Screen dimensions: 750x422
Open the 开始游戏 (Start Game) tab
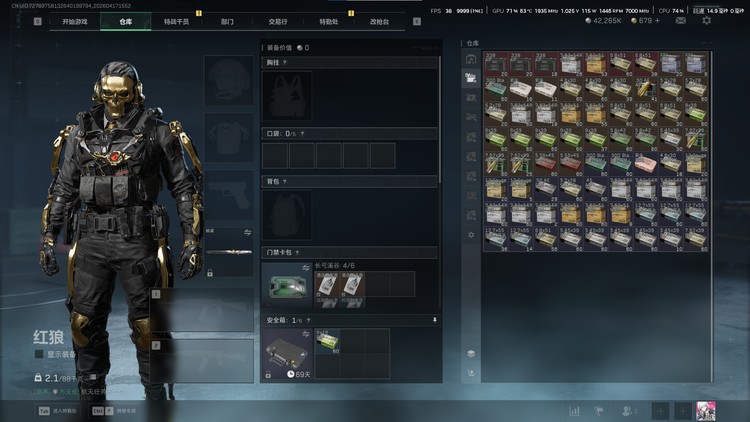75,21
